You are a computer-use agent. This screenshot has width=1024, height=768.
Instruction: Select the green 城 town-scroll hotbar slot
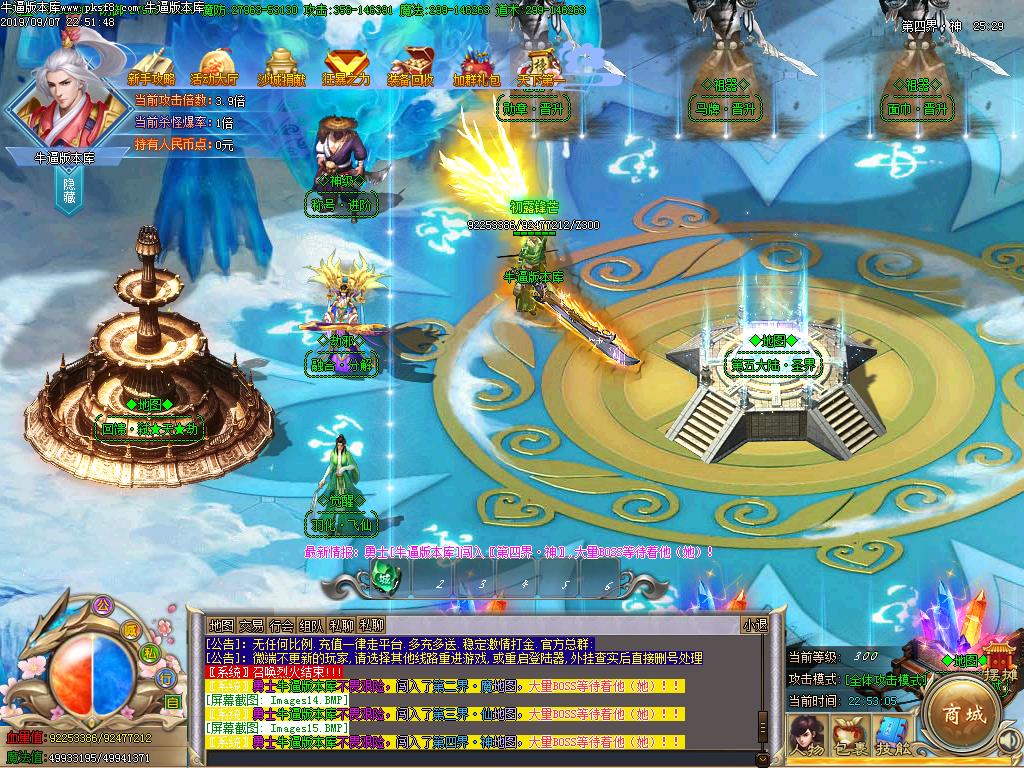click(383, 577)
